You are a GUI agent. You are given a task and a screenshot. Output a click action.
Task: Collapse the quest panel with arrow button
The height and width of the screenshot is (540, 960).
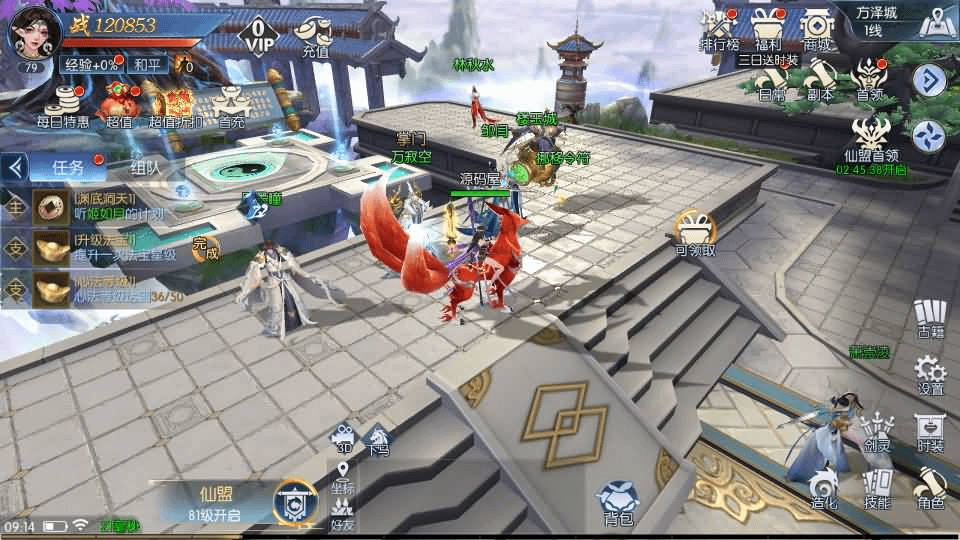coord(14,168)
